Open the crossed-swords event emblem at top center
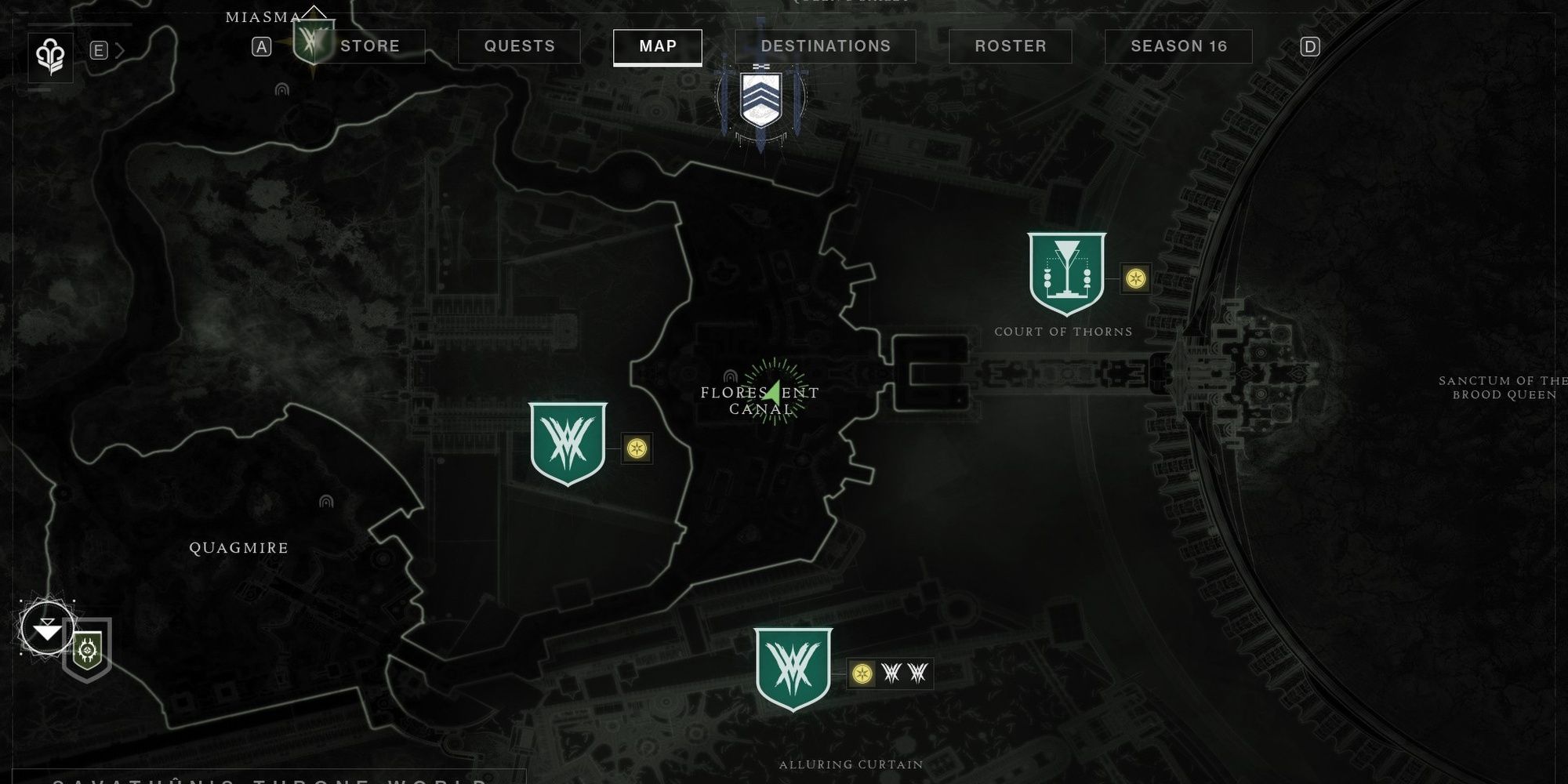 761,98
